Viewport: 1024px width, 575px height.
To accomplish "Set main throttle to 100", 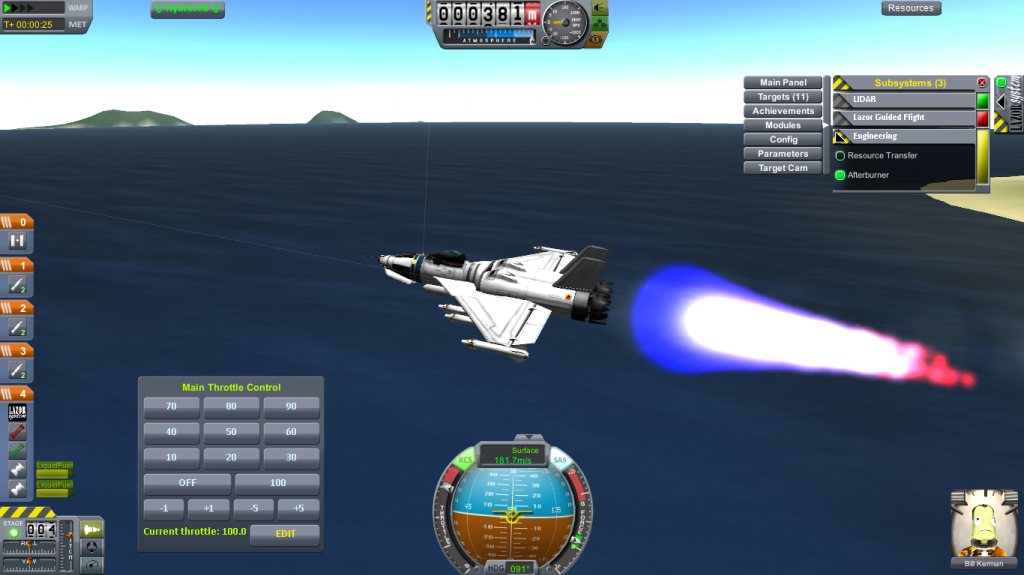I will 277,483.
